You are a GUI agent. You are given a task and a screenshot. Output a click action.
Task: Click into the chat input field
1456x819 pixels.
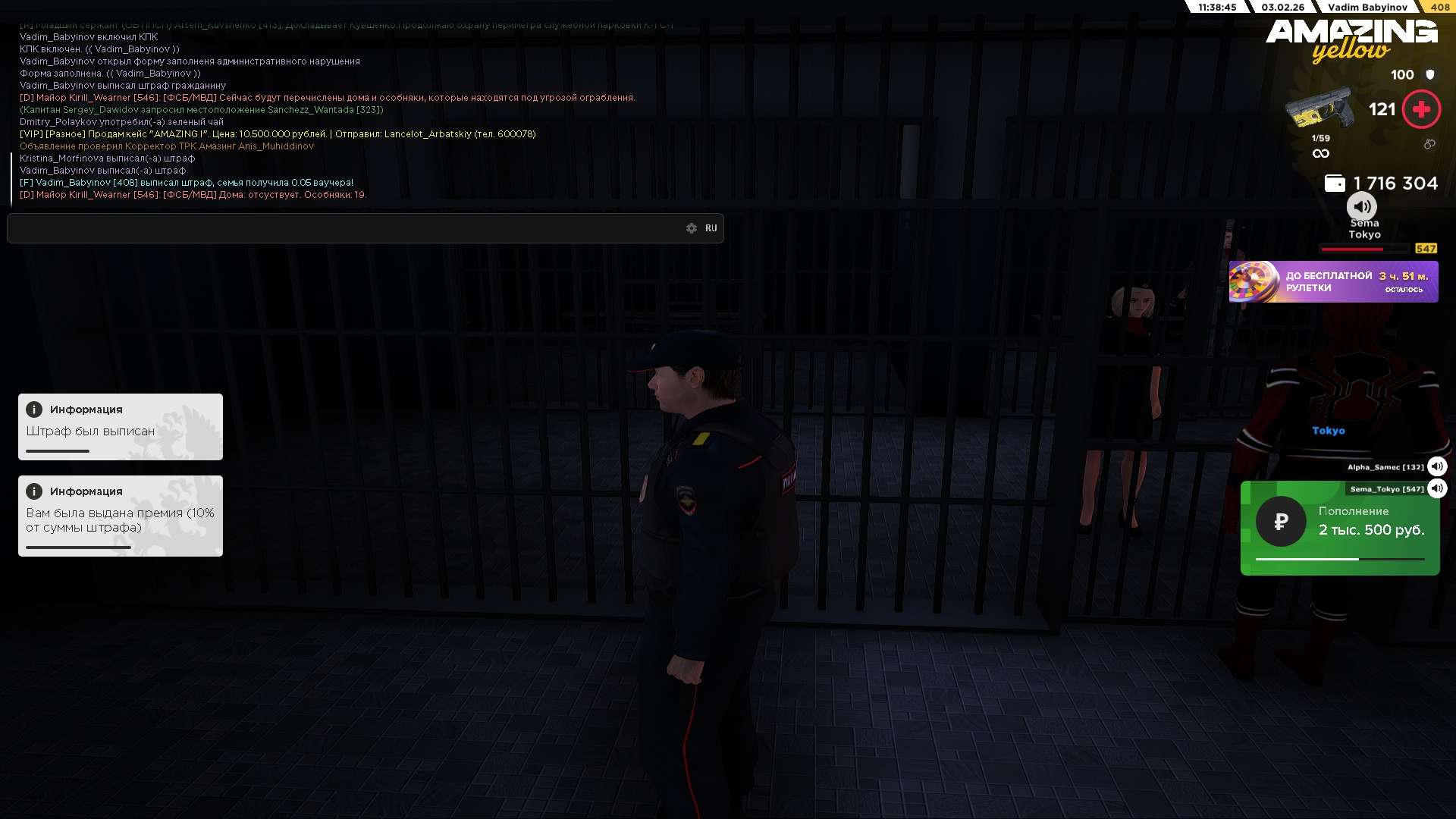point(341,228)
